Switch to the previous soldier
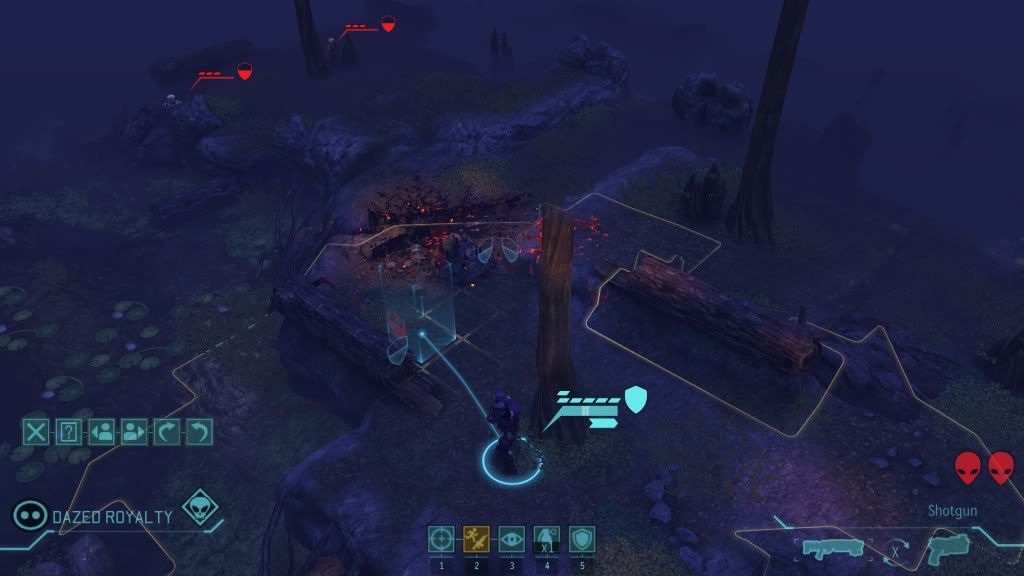This screenshot has width=1024, height=576. (101, 432)
